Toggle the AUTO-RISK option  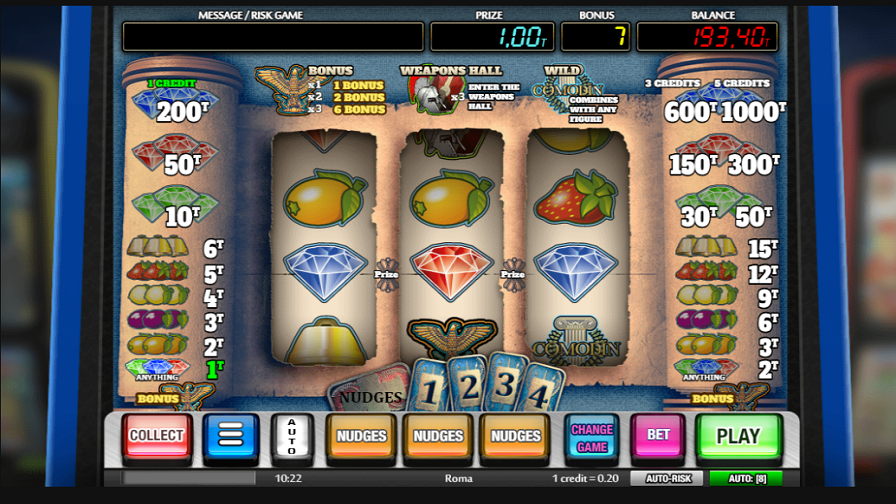tap(666, 479)
